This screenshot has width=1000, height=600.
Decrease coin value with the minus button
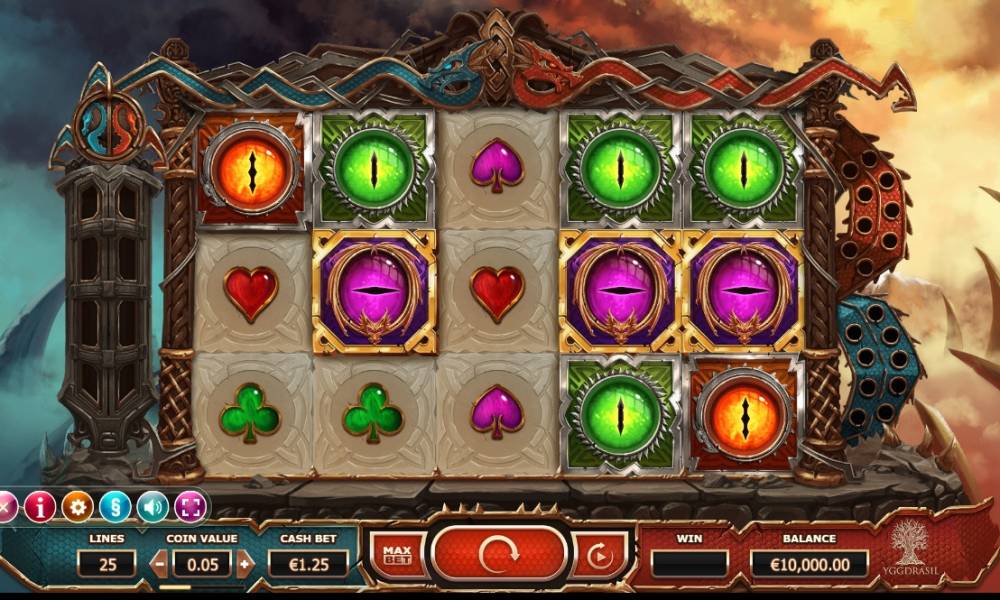pyautogui.click(x=160, y=563)
